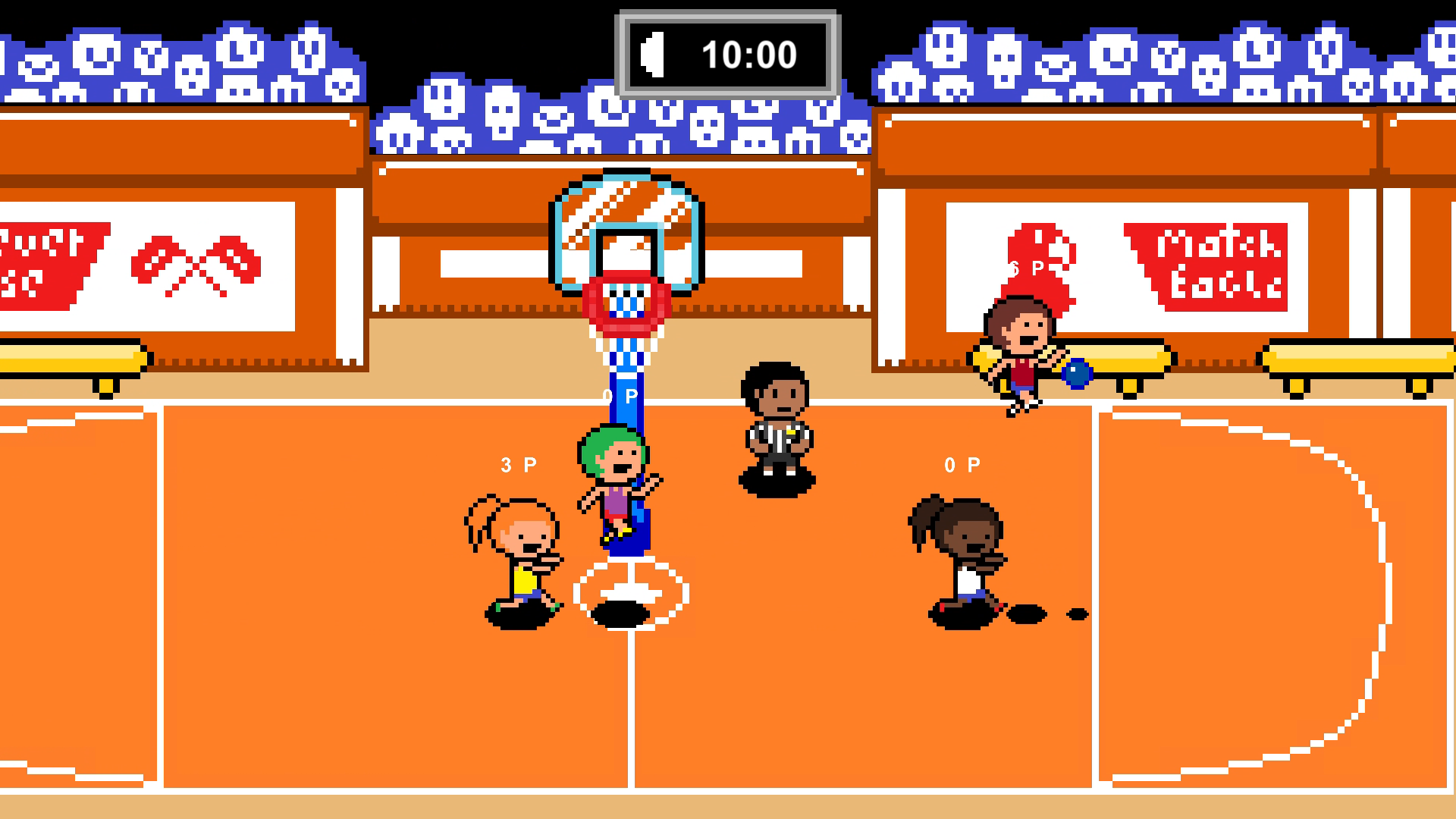Open the 10:00 game clock display
Screen dimensions: 1456x819
click(x=751, y=53)
